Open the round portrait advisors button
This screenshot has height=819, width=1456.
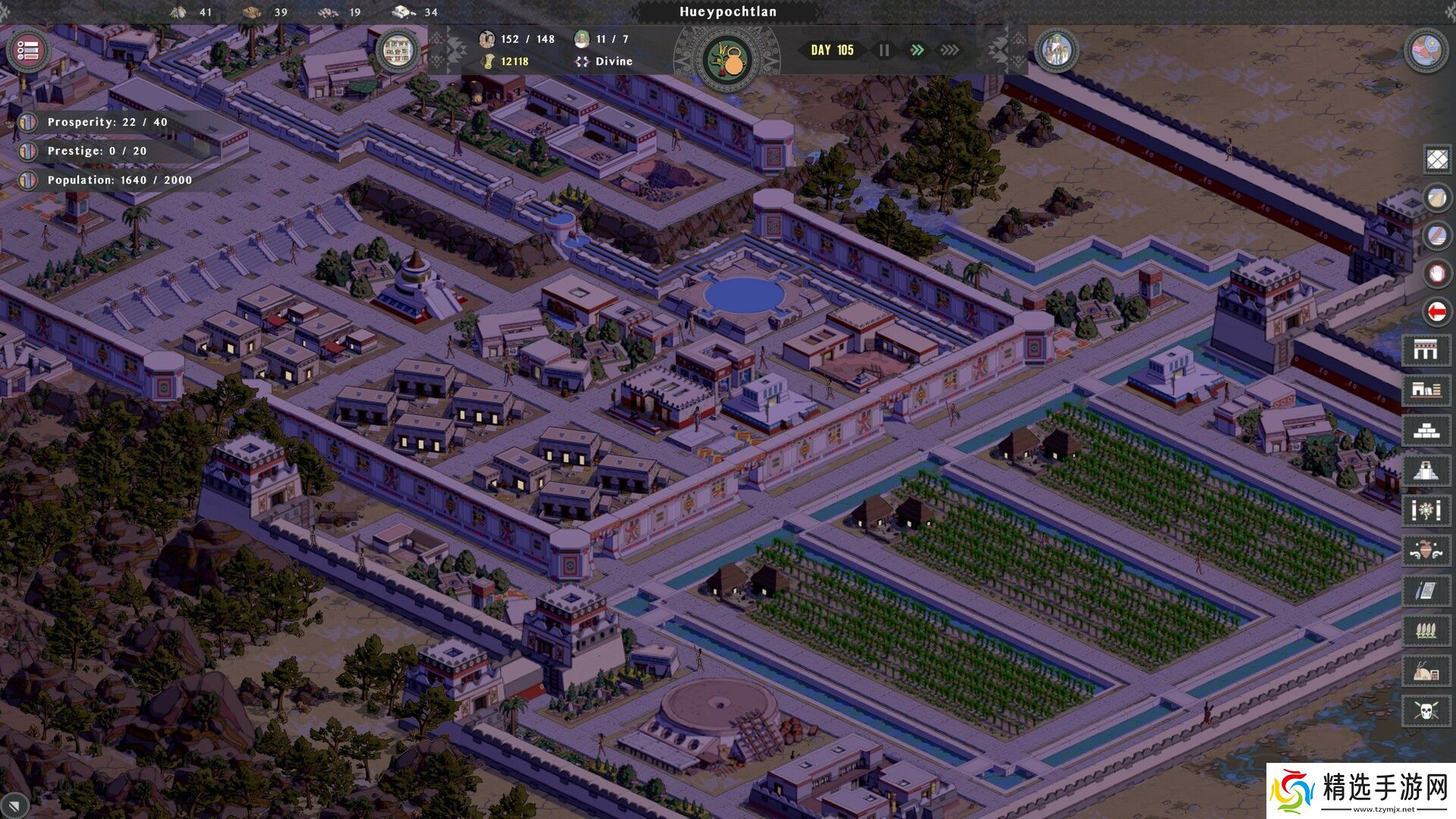[1056, 51]
